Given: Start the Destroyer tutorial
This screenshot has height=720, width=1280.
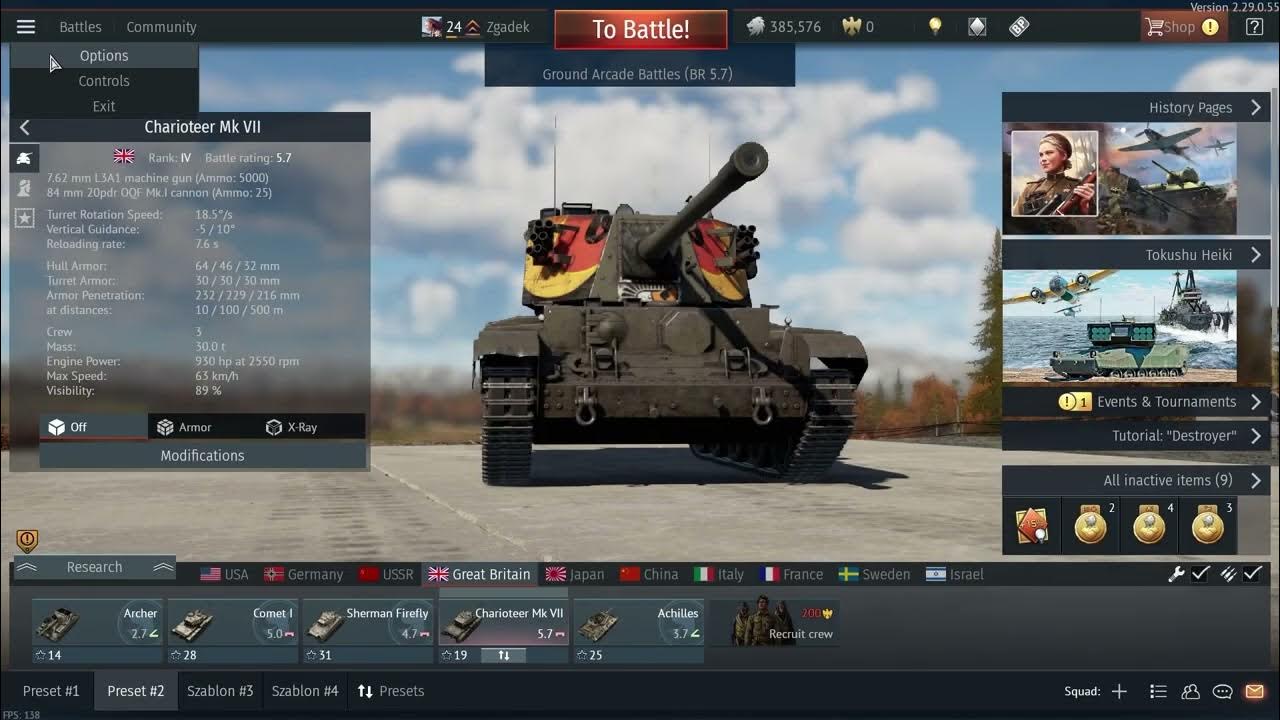Looking at the screenshot, I should pos(1174,436).
